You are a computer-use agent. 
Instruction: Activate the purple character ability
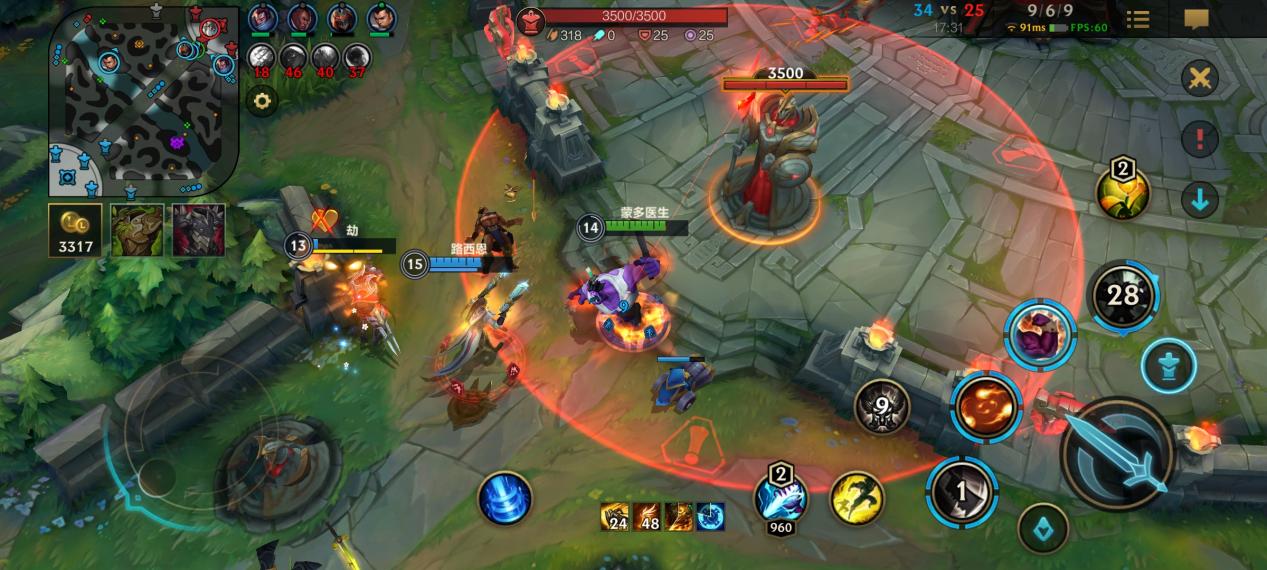pos(1040,335)
